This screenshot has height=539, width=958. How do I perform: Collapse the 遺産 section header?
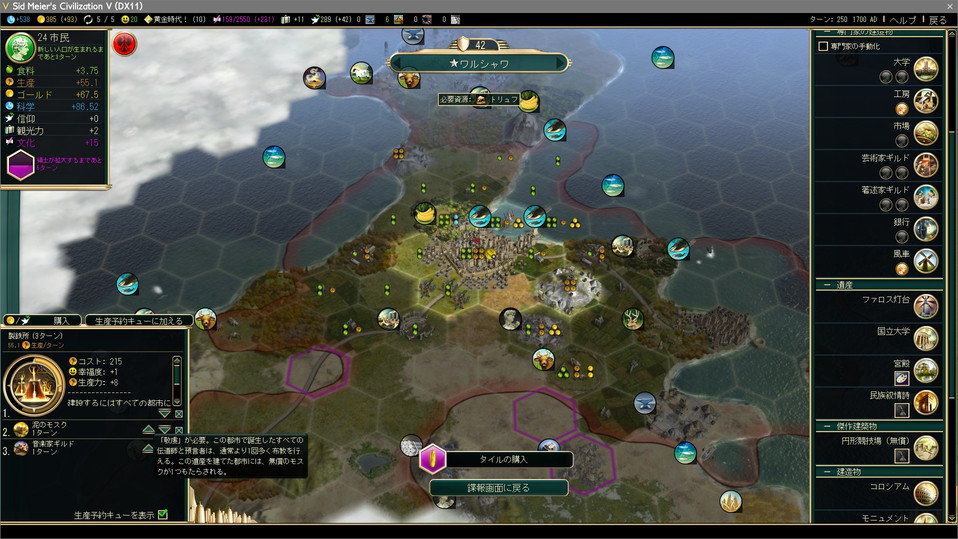(827, 285)
